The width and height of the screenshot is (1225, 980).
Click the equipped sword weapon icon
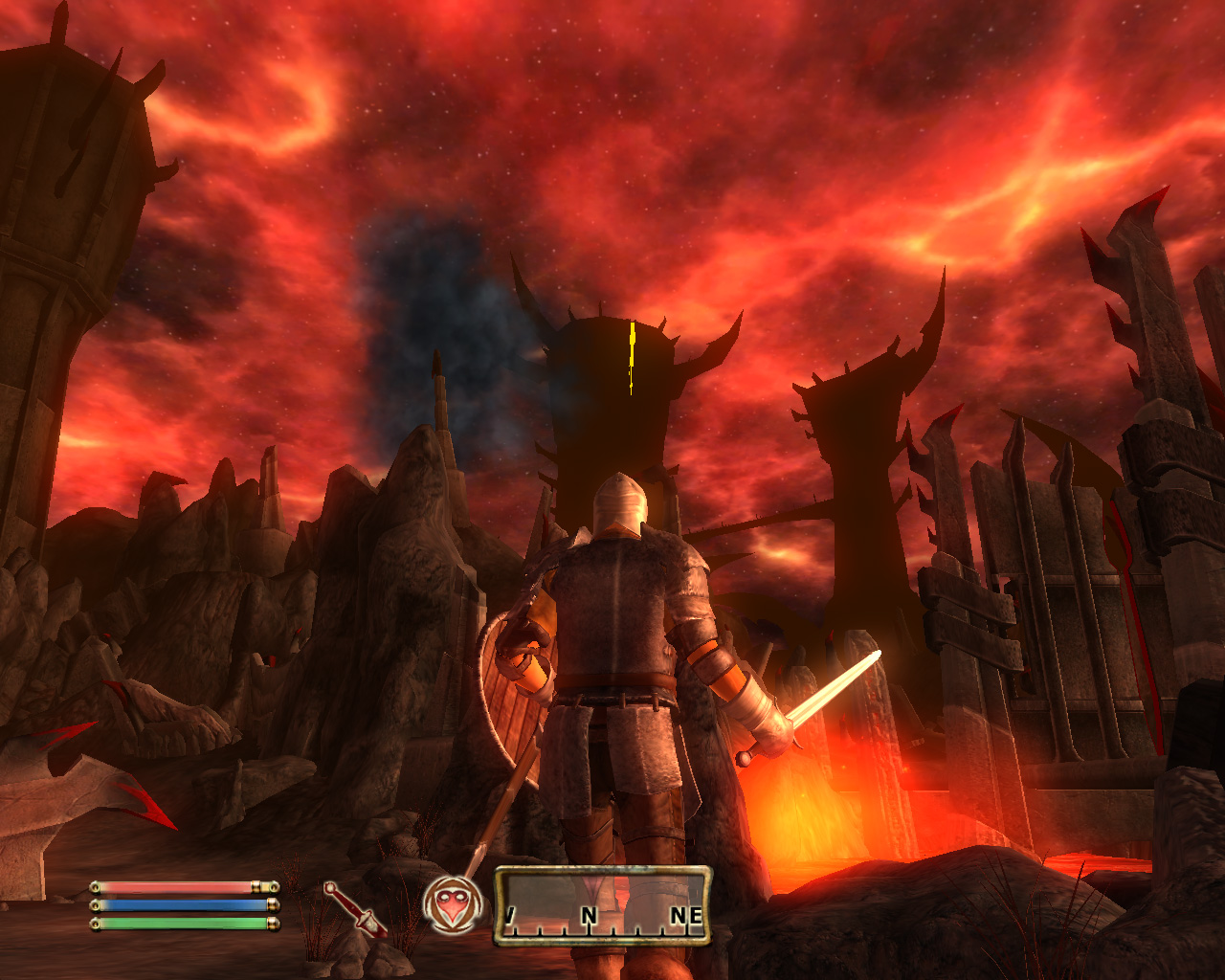click(354, 908)
